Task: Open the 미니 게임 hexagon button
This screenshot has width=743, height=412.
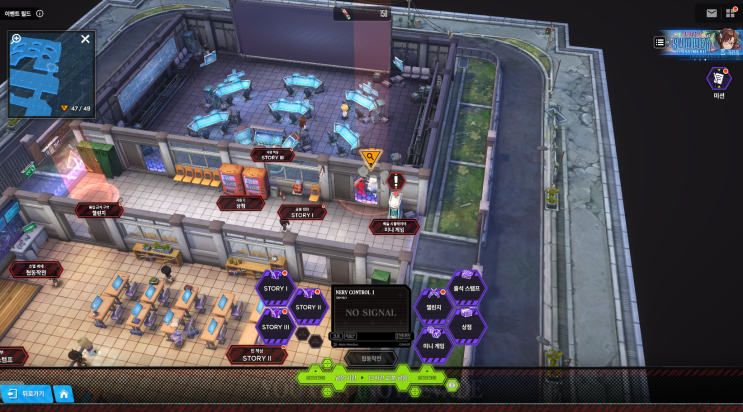Action: pyautogui.click(x=434, y=345)
